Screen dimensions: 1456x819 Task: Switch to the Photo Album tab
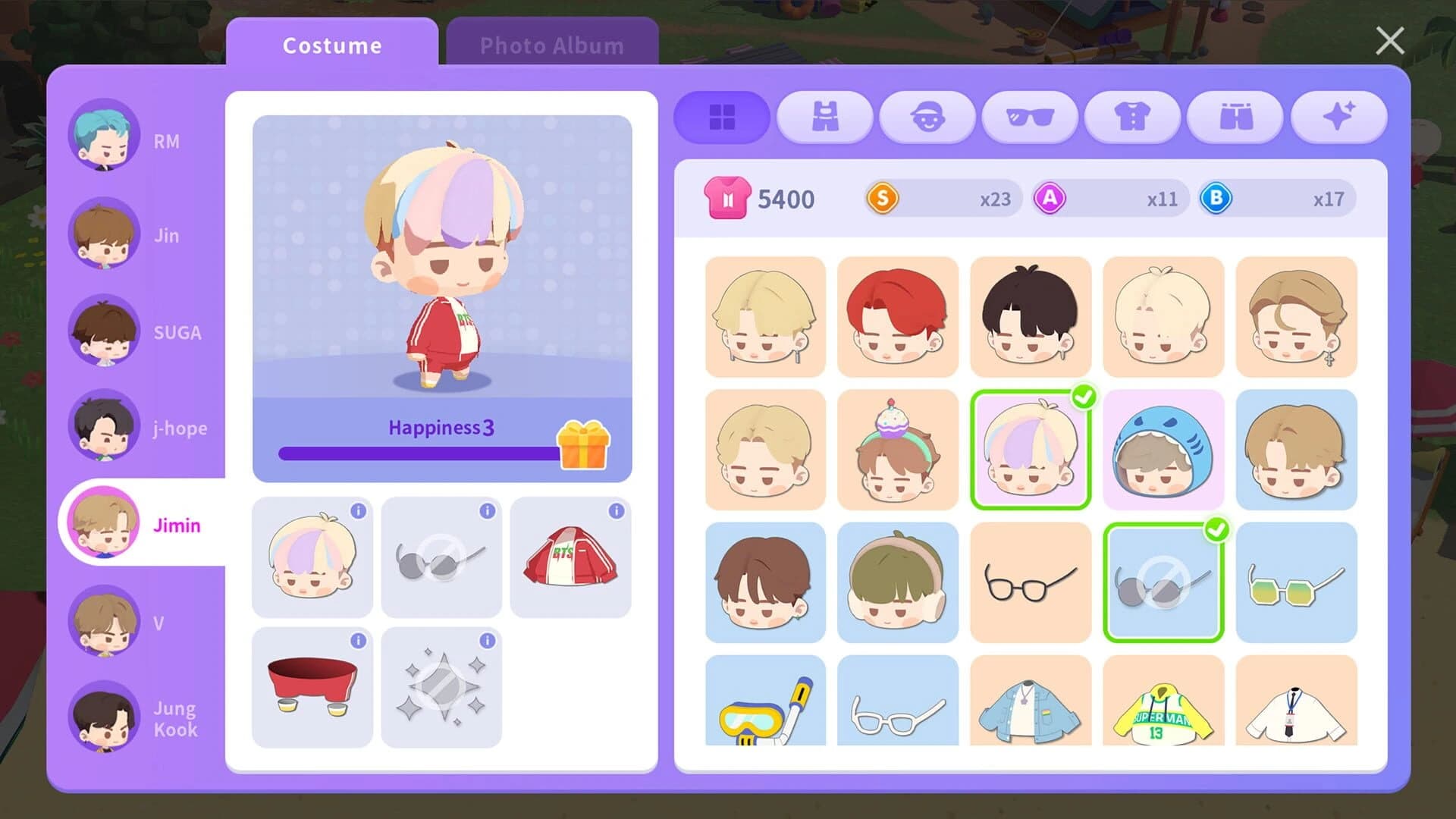549,45
